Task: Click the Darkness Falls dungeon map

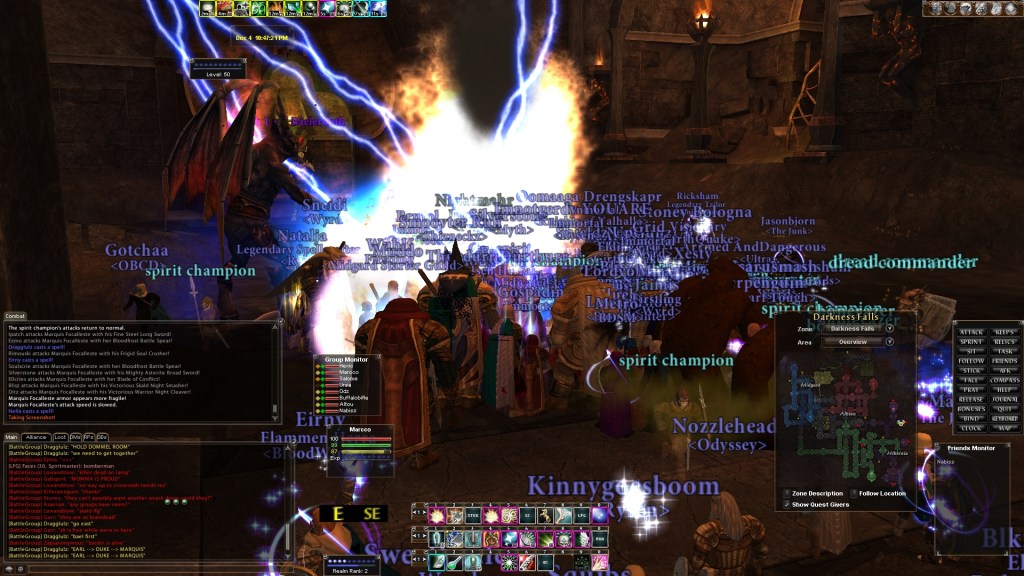Action: point(846,420)
